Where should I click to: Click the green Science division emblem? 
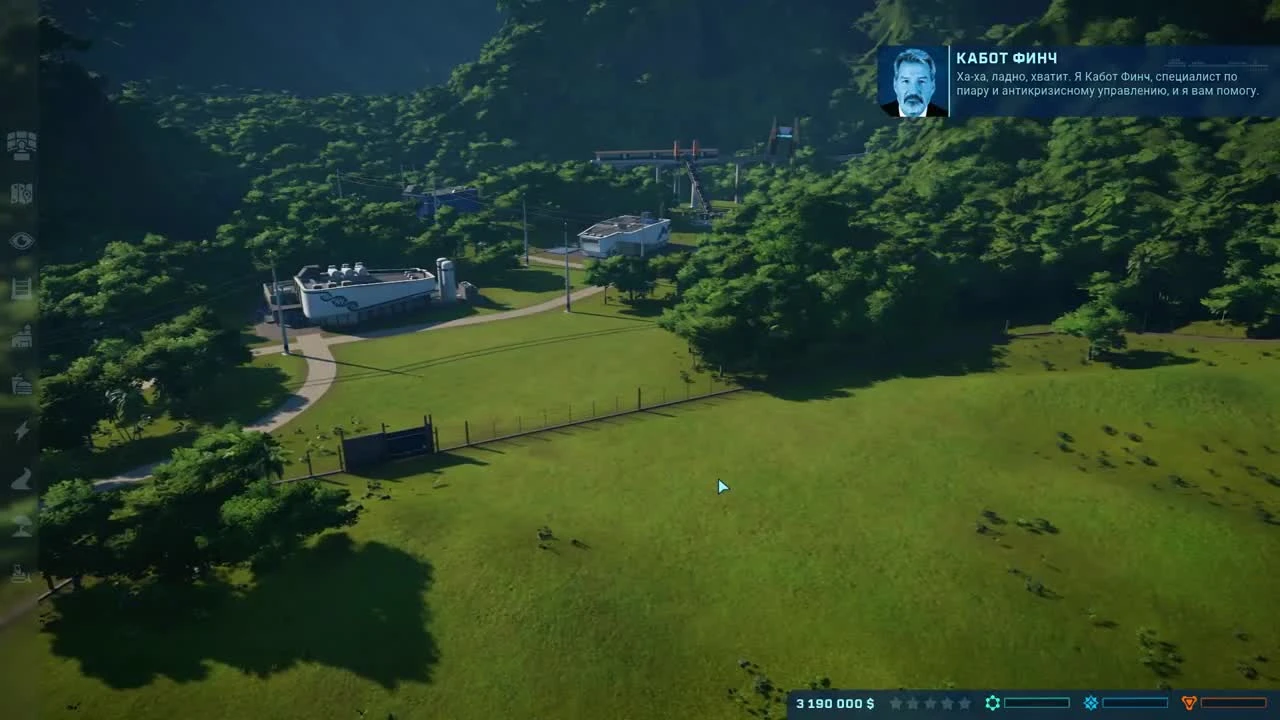tap(992, 702)
